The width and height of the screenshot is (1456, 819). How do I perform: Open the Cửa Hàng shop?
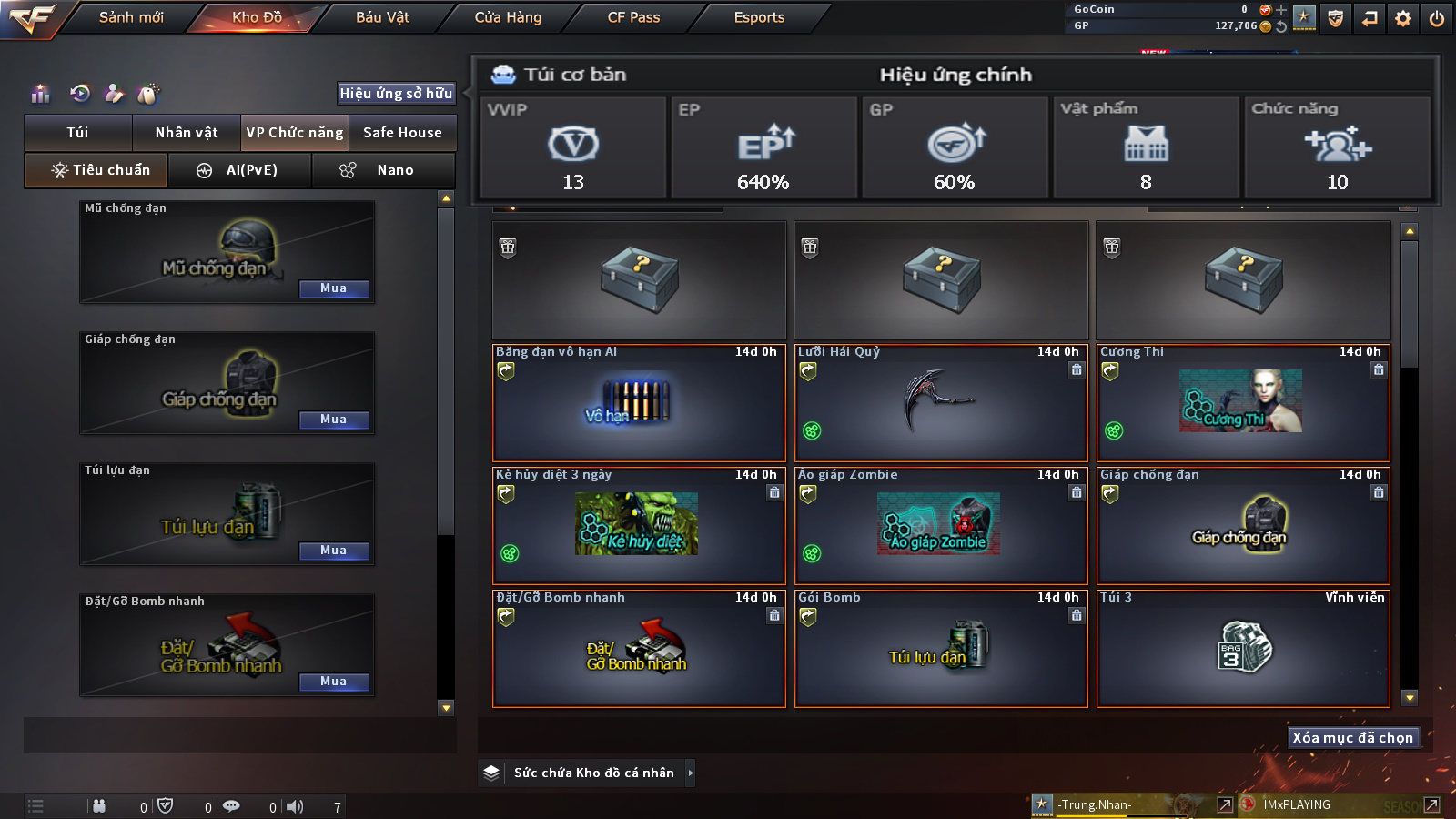tap(508, 17)
